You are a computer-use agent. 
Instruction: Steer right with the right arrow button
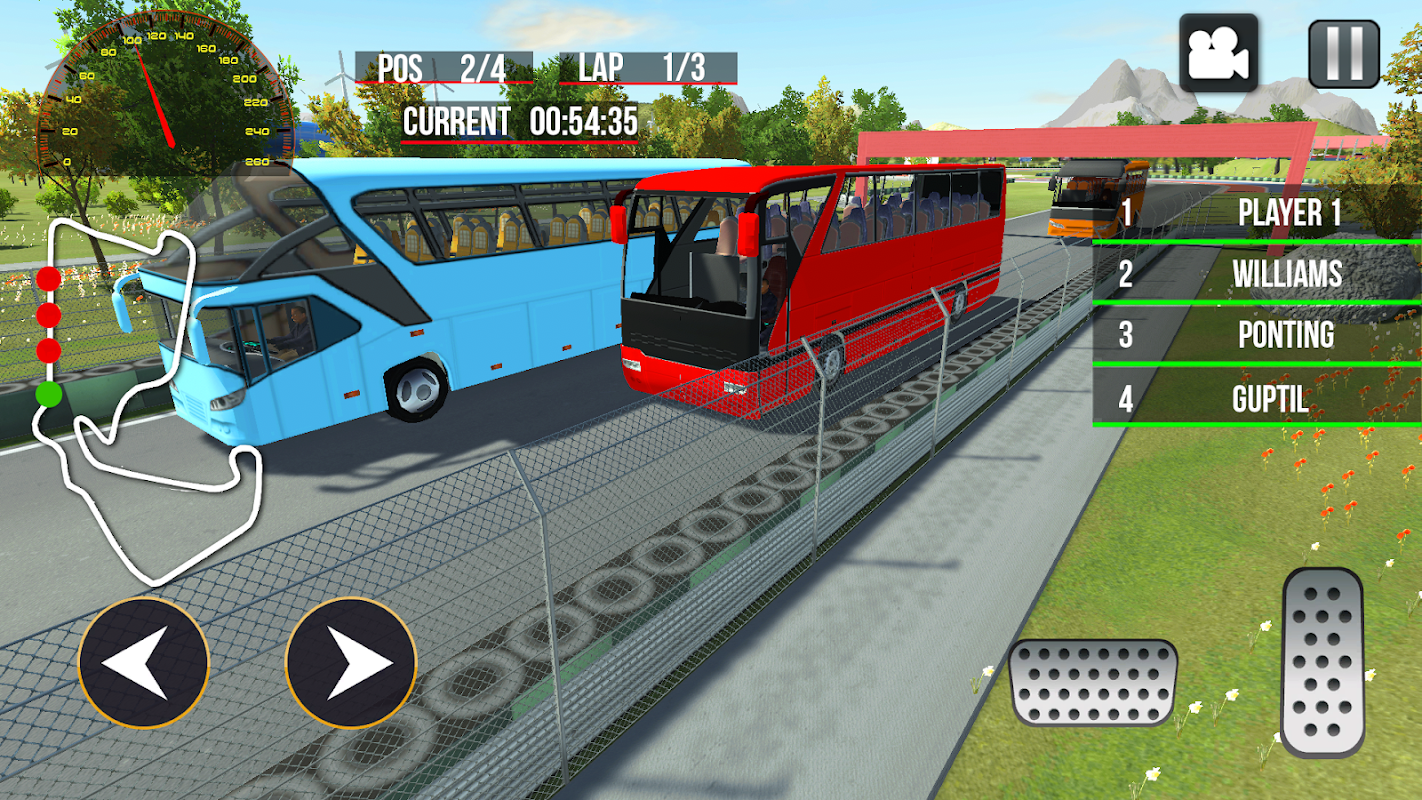pos(351,662)
